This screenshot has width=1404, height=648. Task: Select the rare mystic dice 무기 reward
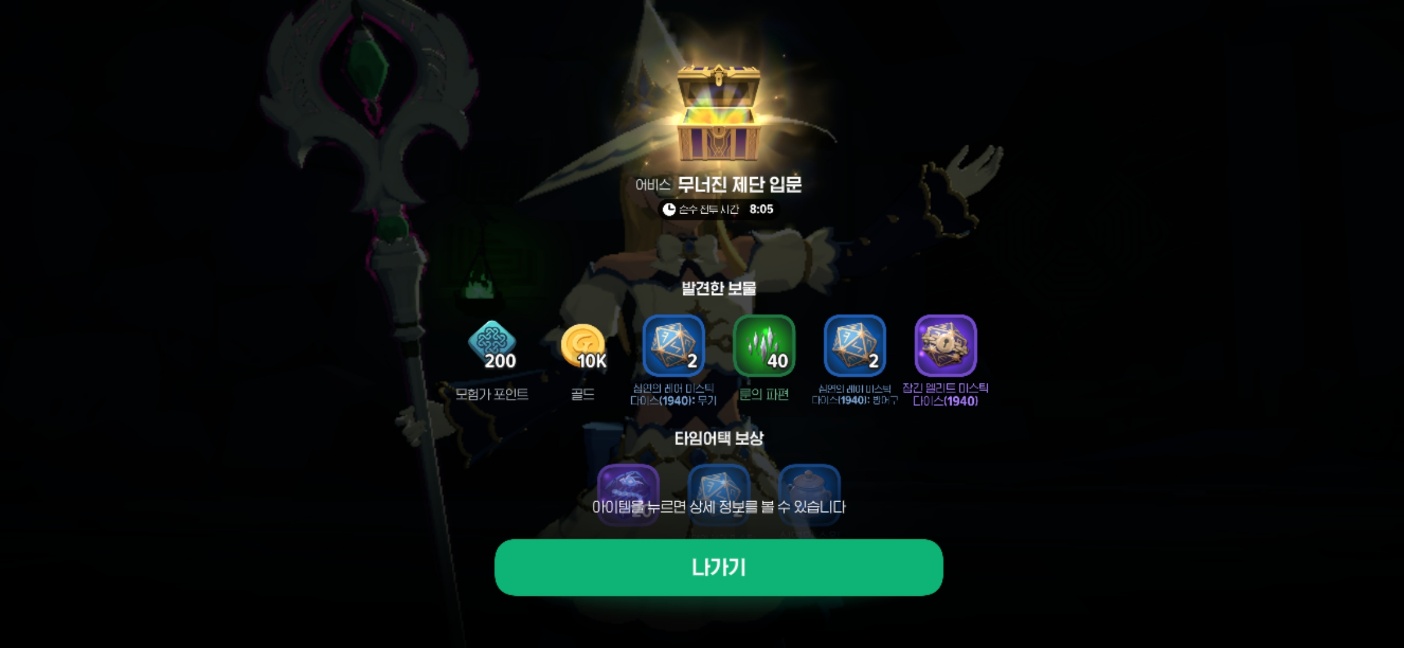click(673, 346)
